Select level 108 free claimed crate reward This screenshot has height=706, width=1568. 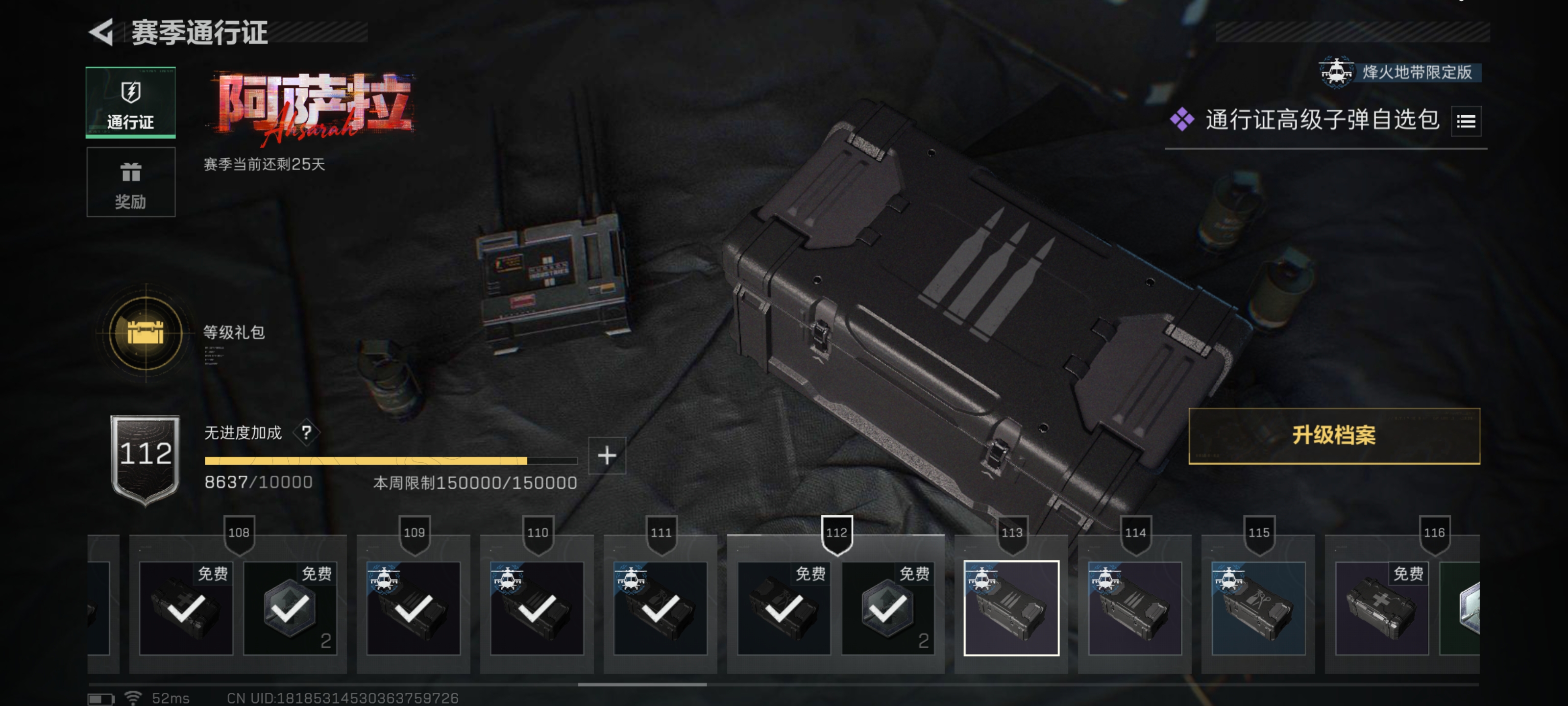[186, 608]
